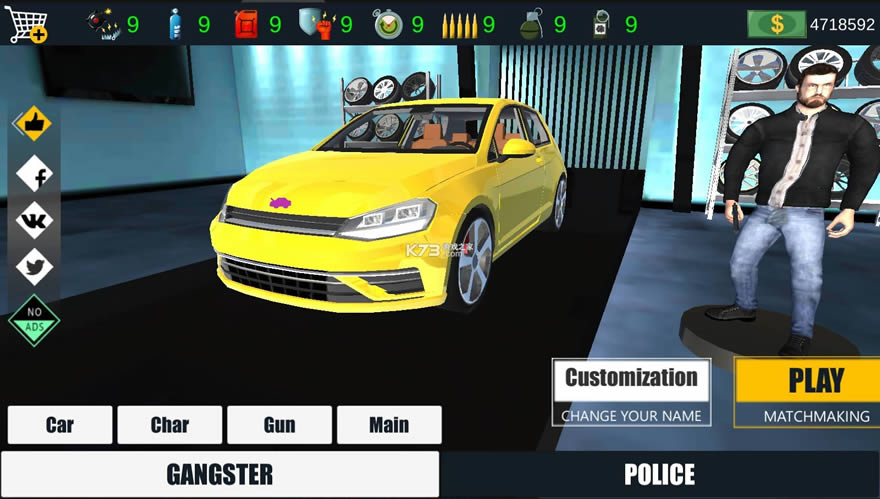Switch to the Gun tab
The width and height of the screenshot is (880, 499).
pyautogui.click(x=280, y=425)
